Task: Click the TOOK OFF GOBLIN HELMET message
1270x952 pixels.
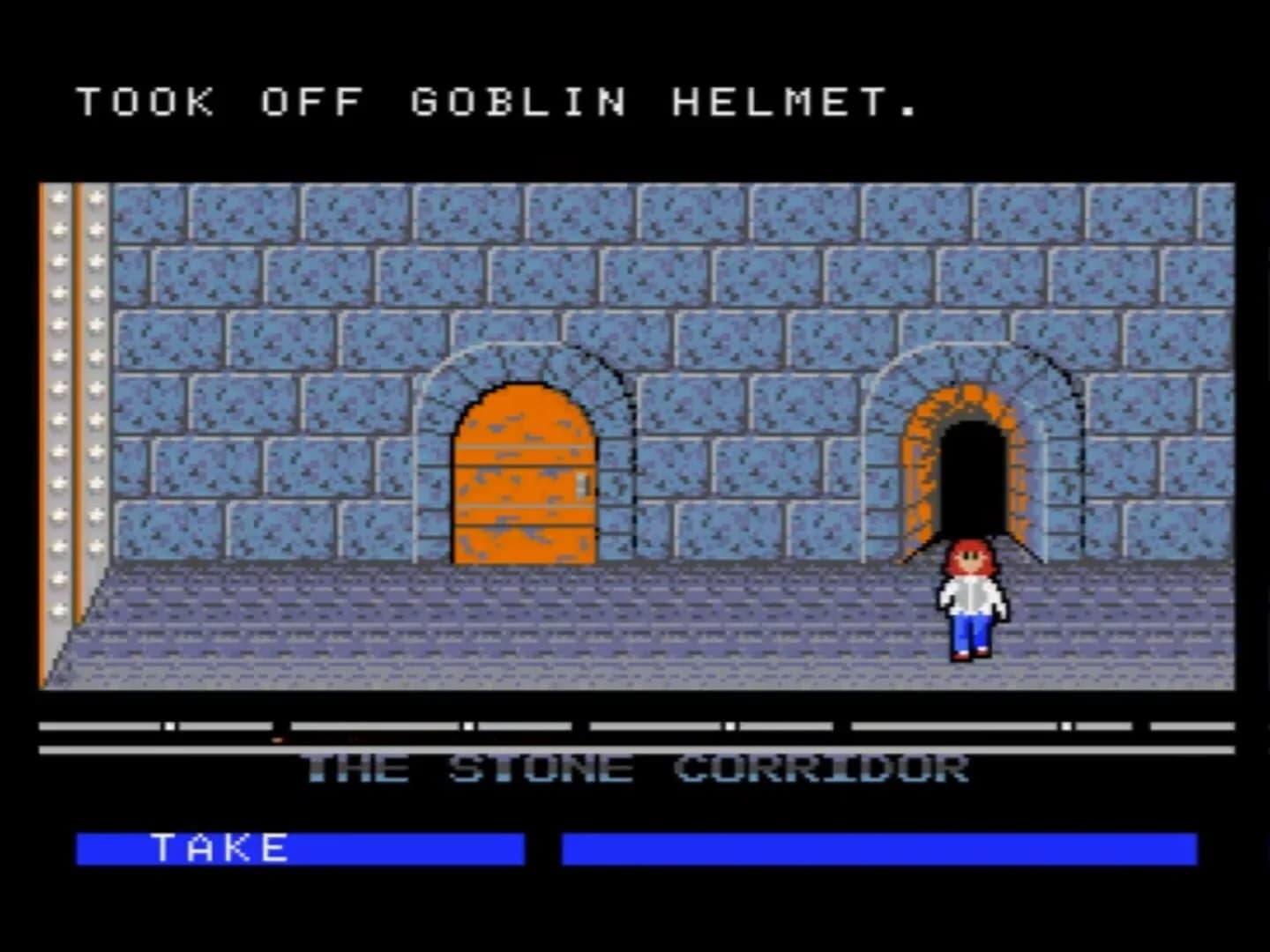Action: 494,104
